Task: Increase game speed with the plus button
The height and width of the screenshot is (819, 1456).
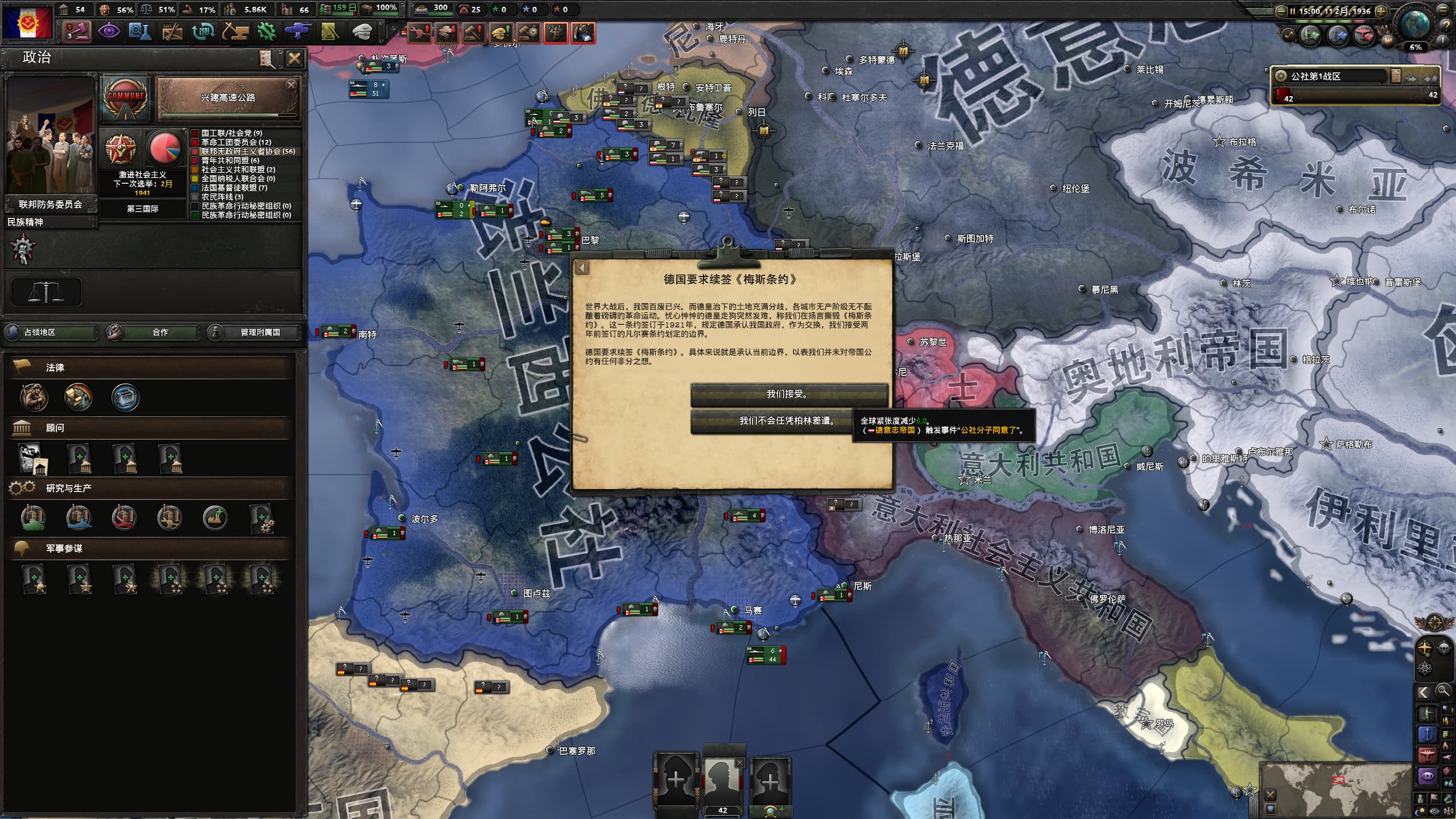Action: 1380,11
